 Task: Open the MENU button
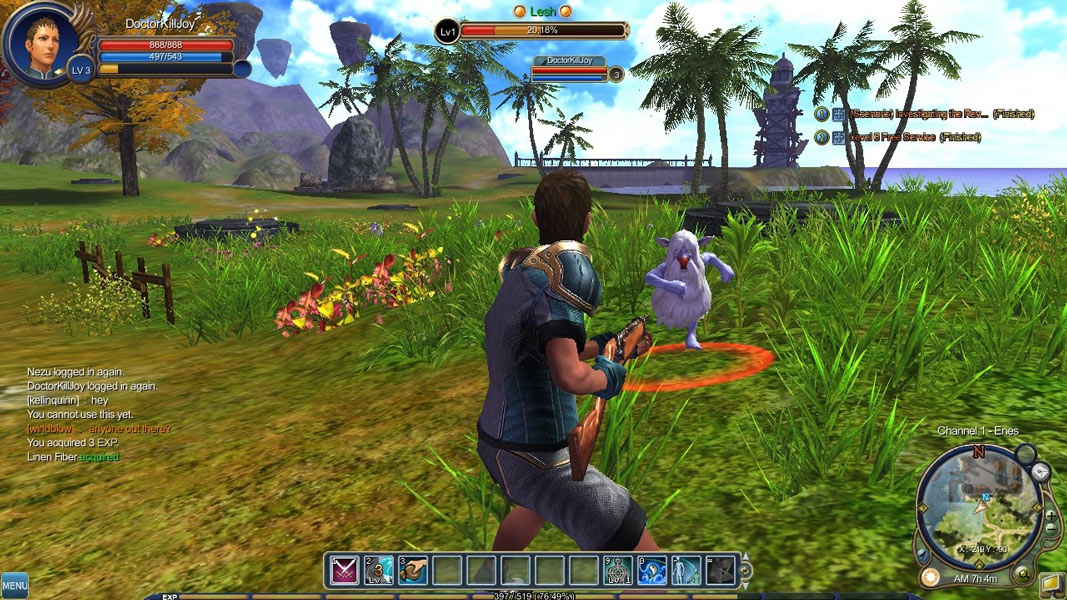click(x=14, y=583)
